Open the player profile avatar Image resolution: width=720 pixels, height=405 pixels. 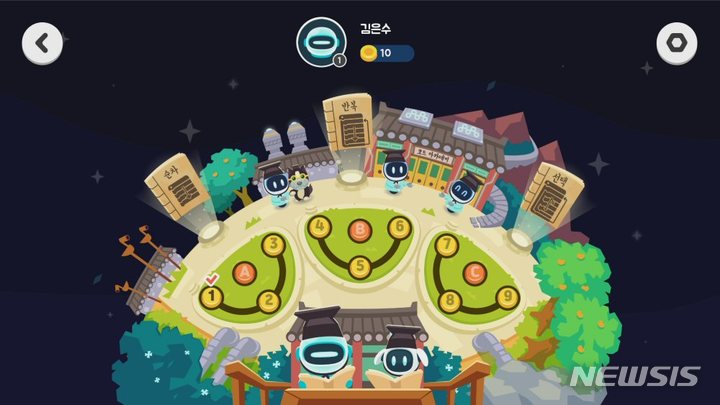point(320,43)
